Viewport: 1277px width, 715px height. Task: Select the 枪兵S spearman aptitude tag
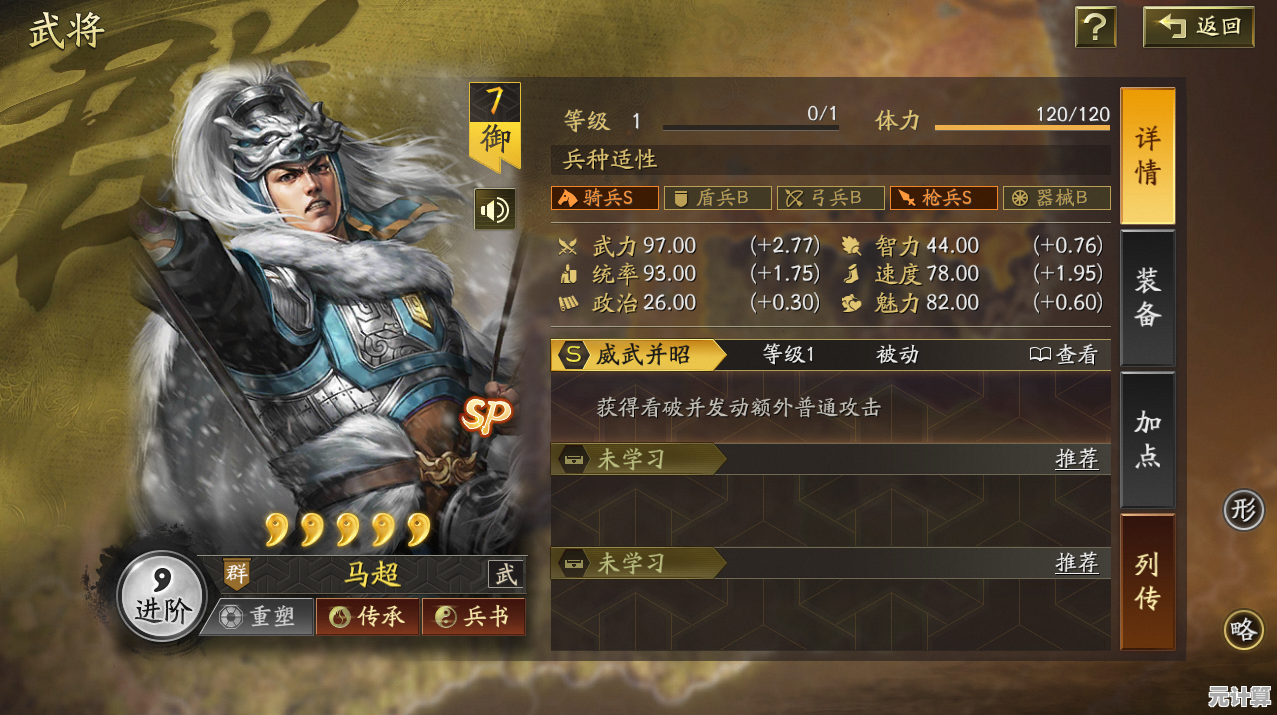click(943, 198)
